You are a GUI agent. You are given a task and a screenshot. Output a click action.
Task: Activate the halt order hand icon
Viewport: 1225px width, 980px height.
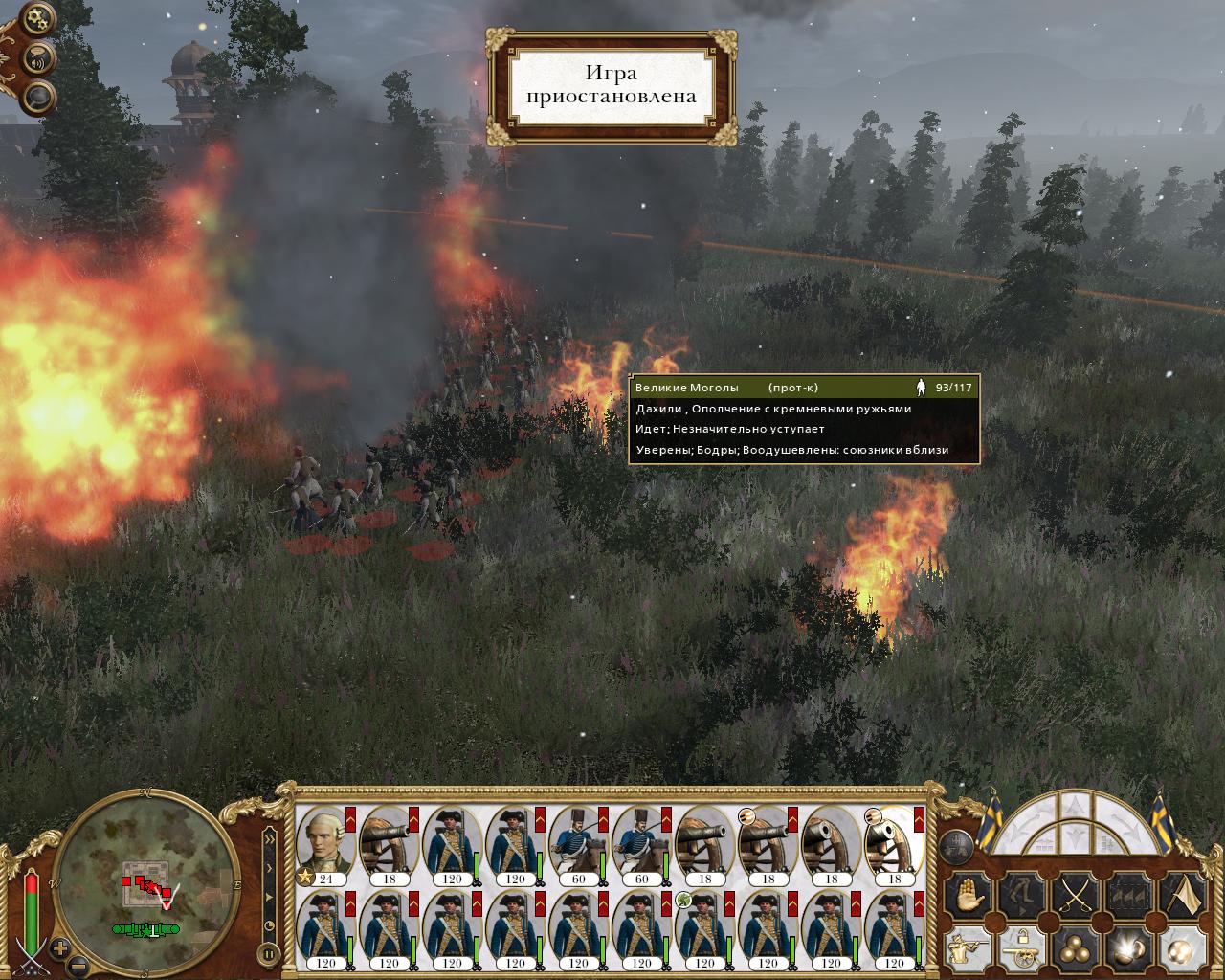tap(967, 896)
